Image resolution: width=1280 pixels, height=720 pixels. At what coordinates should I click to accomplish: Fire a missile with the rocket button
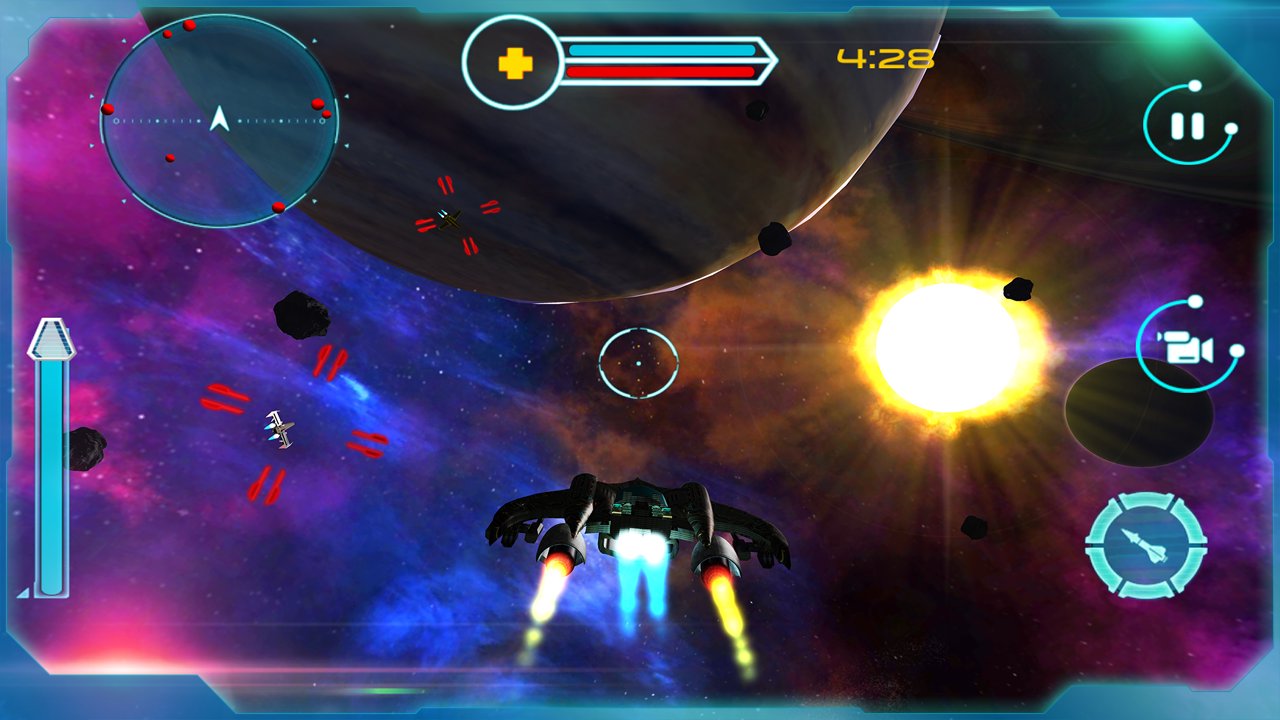(x=1148, y=543)
